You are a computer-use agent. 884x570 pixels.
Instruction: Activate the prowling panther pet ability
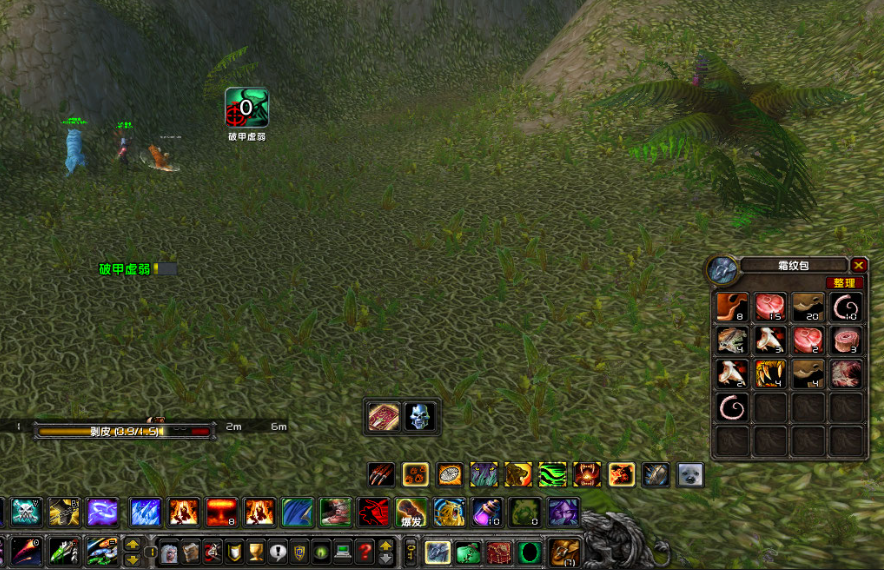pyautogui.click(x=484, y=474)
